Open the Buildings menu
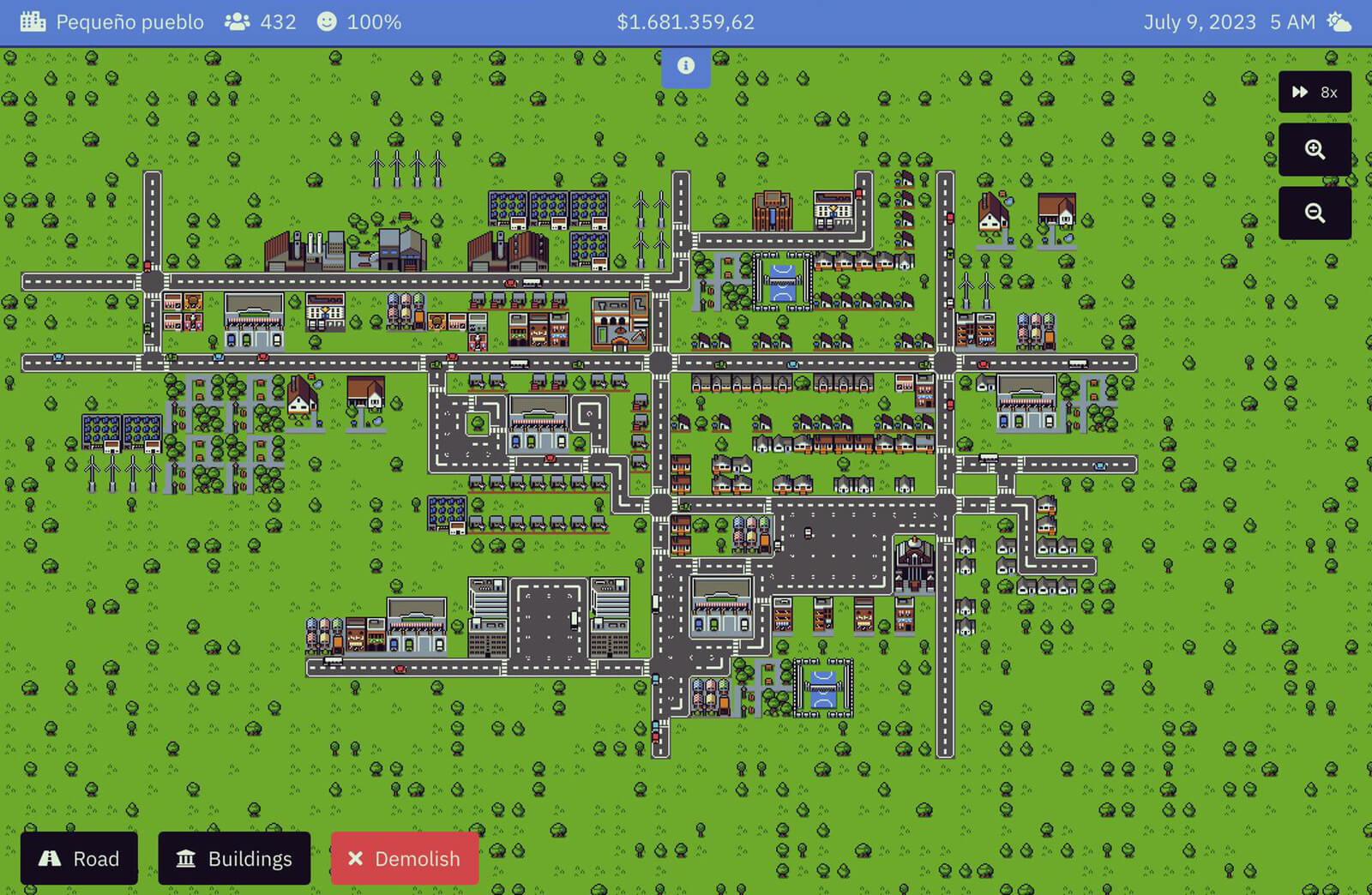The image size is (1372, 895). click(234, 858)
